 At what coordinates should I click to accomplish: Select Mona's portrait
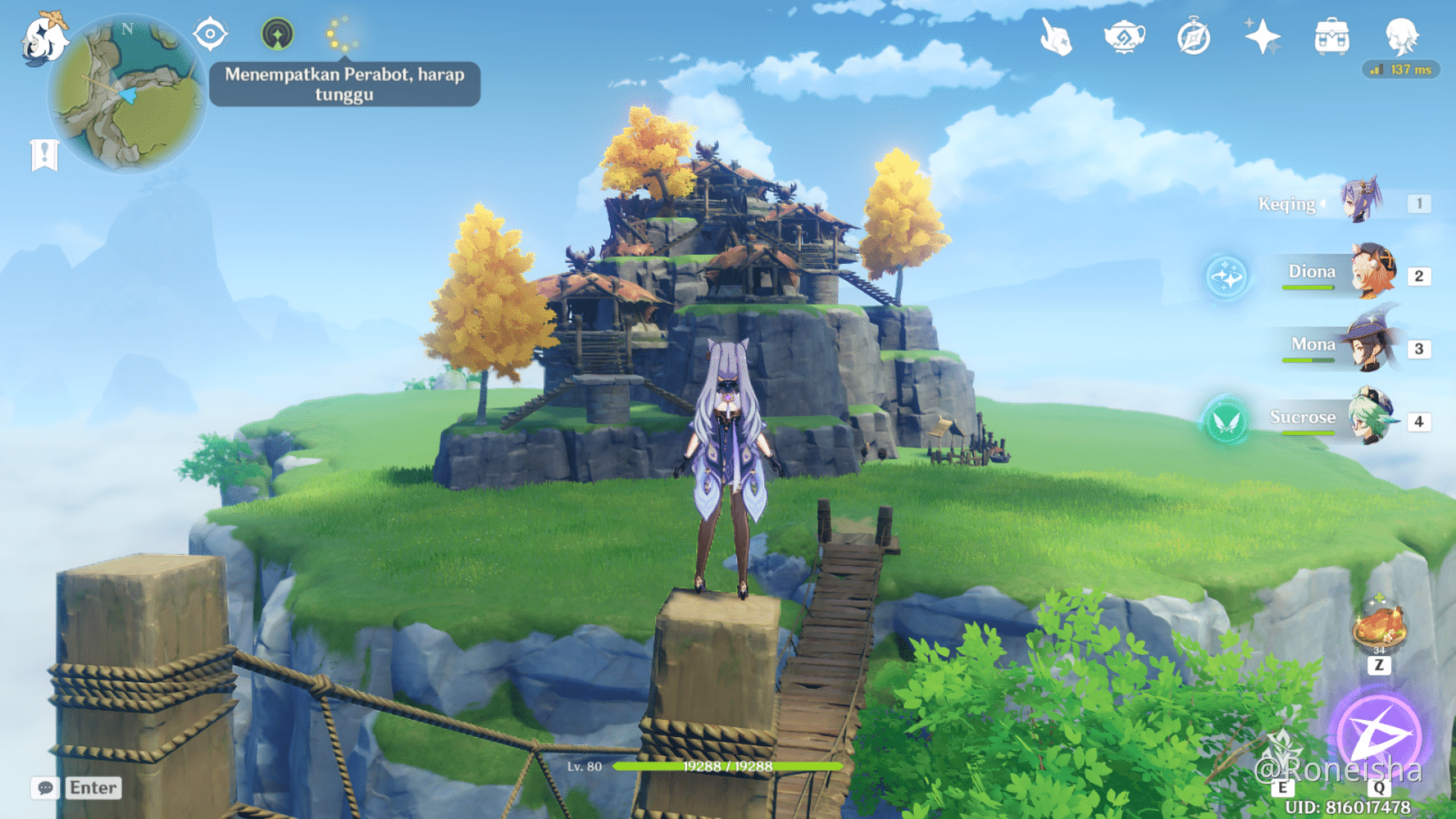tap(1369, 346)
